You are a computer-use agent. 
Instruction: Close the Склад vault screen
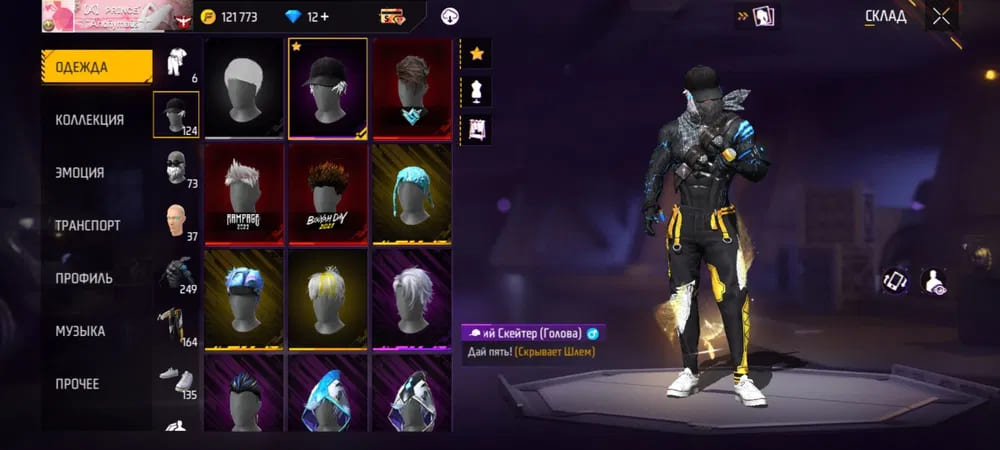click(x=940, y=16)
